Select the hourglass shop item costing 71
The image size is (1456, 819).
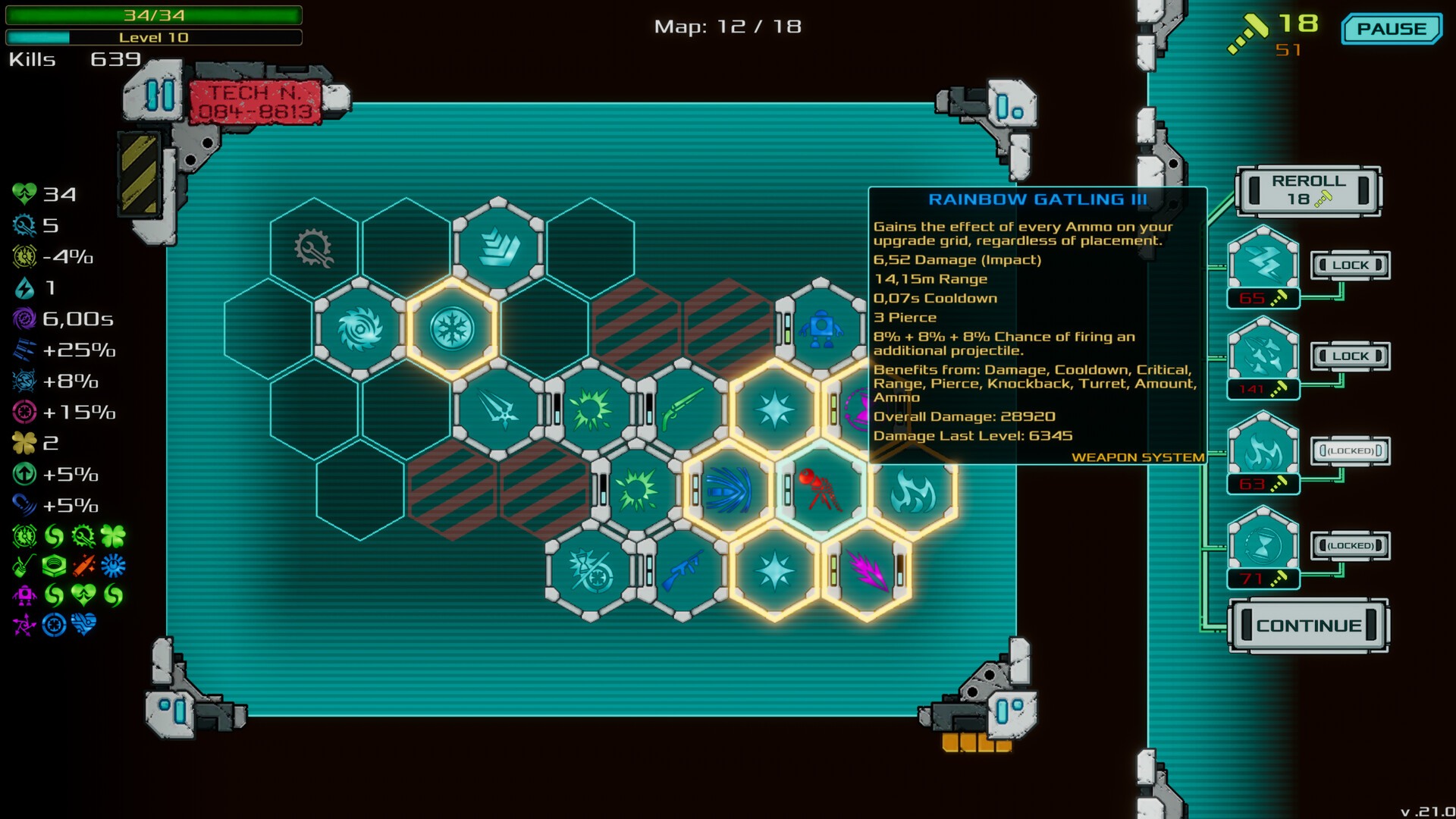[1261, 542]
